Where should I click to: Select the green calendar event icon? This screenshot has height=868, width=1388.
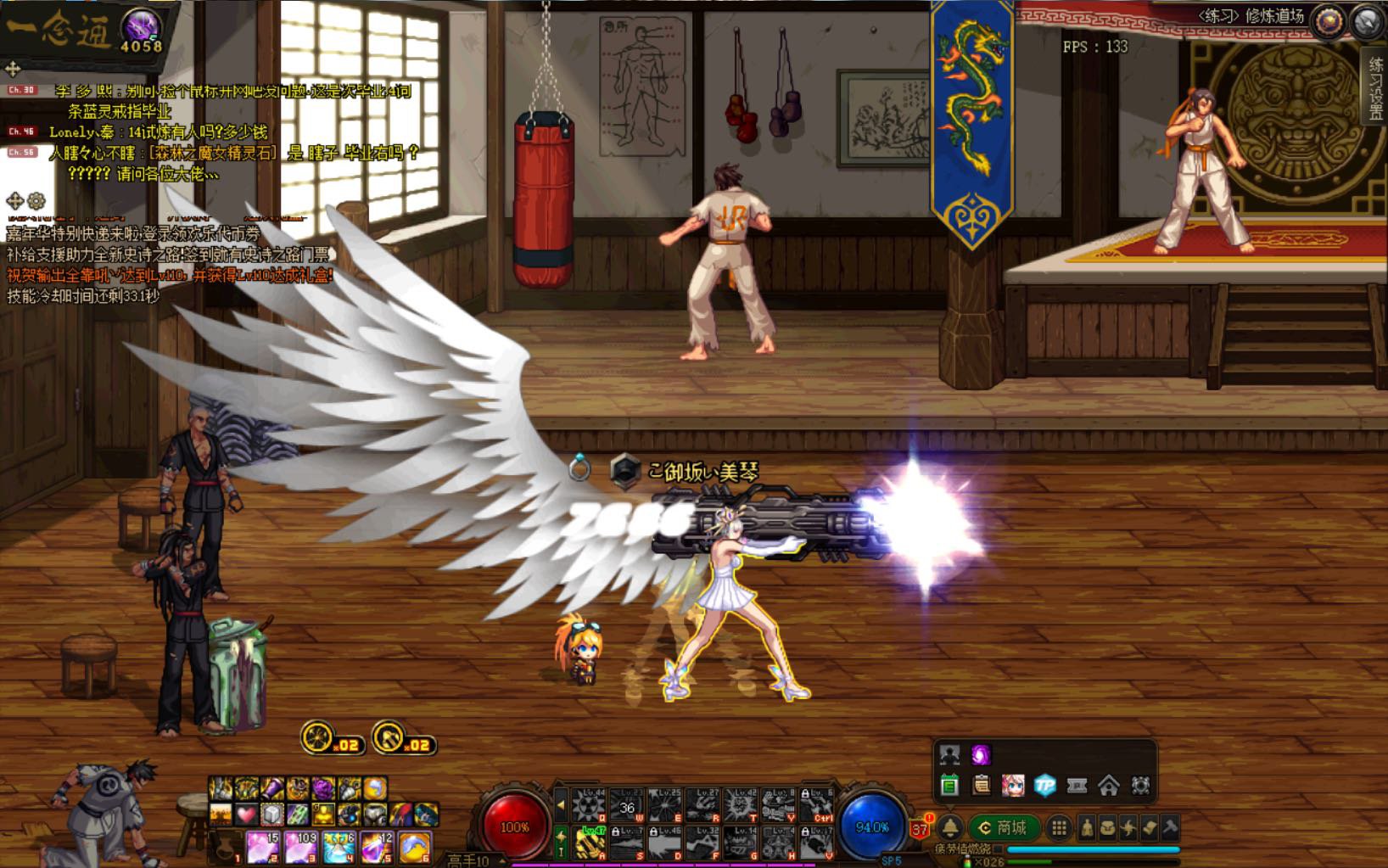point(949,787)
